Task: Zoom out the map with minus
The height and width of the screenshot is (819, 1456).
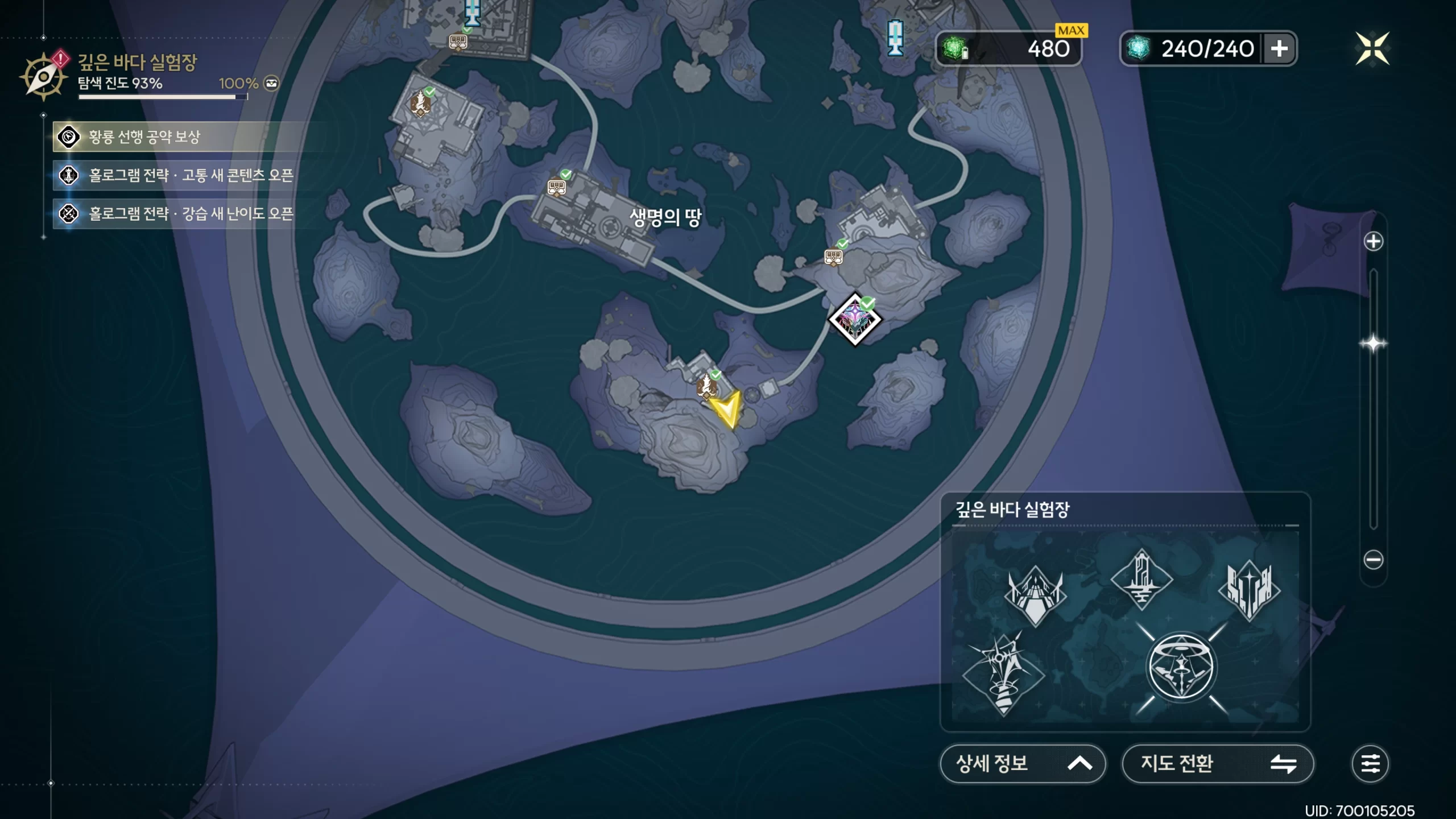Action: [1373, 560]
